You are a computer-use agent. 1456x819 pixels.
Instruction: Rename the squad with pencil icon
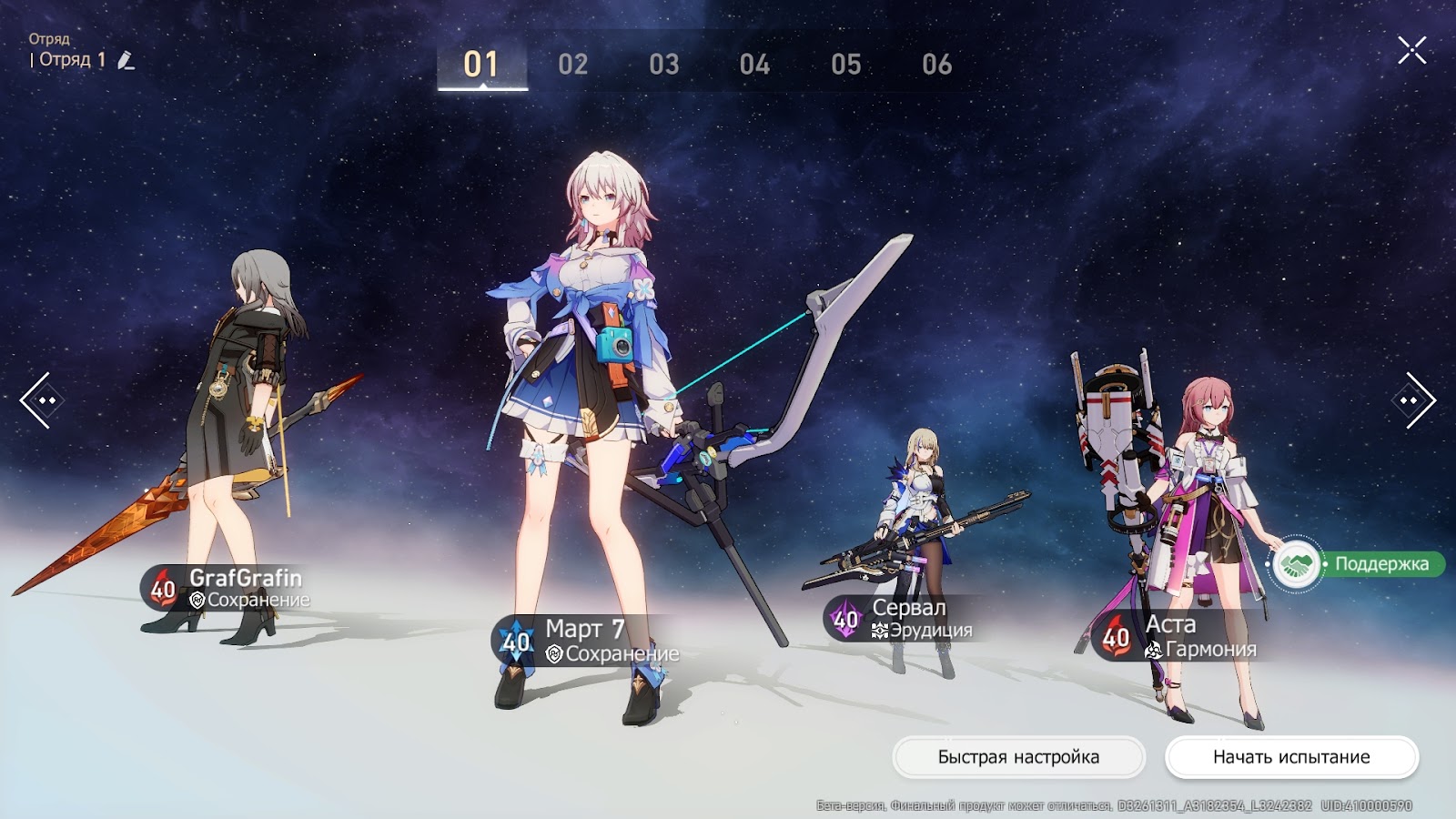[126, 60]
